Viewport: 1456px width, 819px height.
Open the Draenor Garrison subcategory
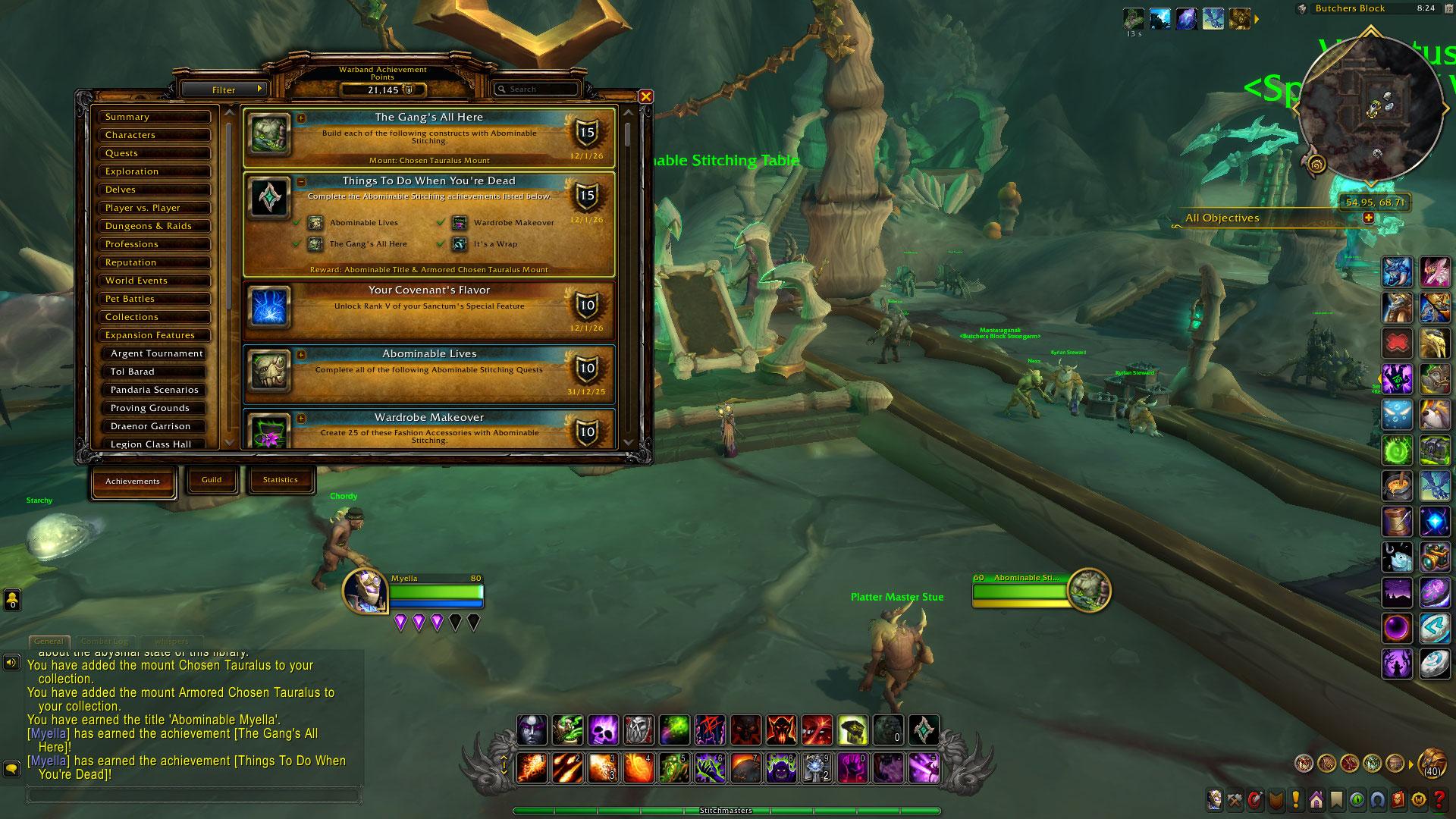(155, 426)
